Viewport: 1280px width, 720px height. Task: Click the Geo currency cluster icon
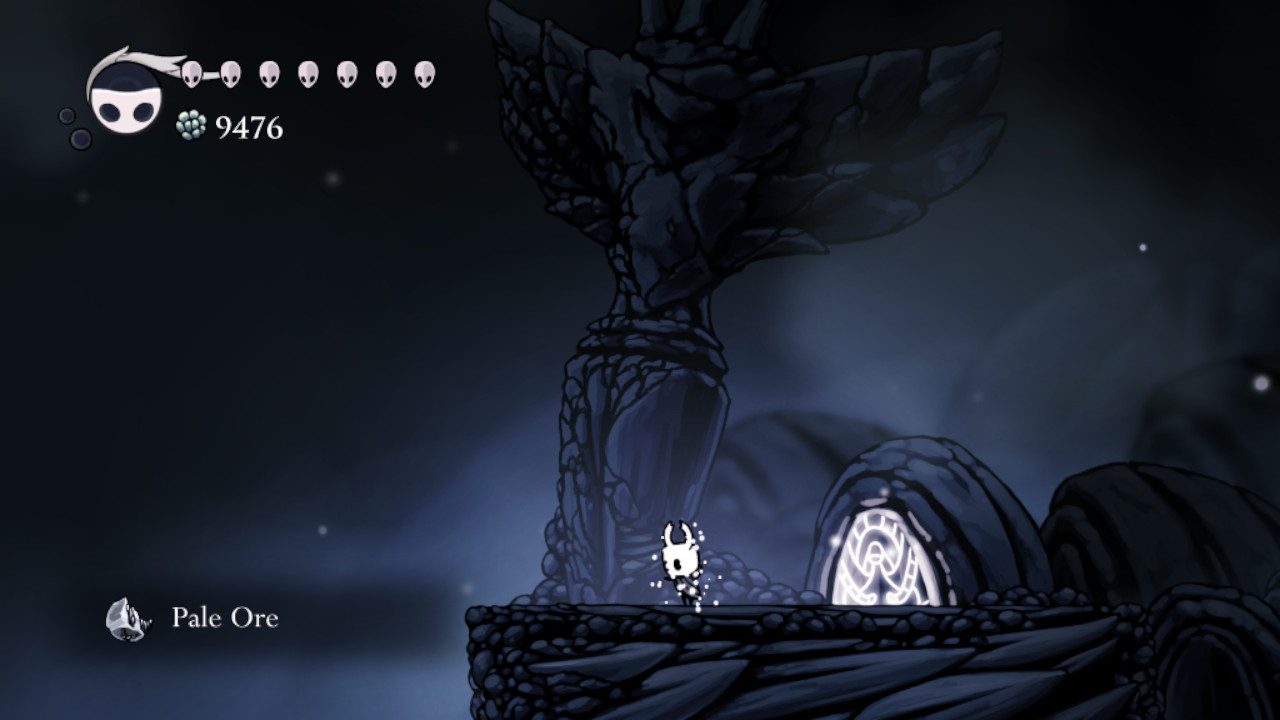click(191, 126)
